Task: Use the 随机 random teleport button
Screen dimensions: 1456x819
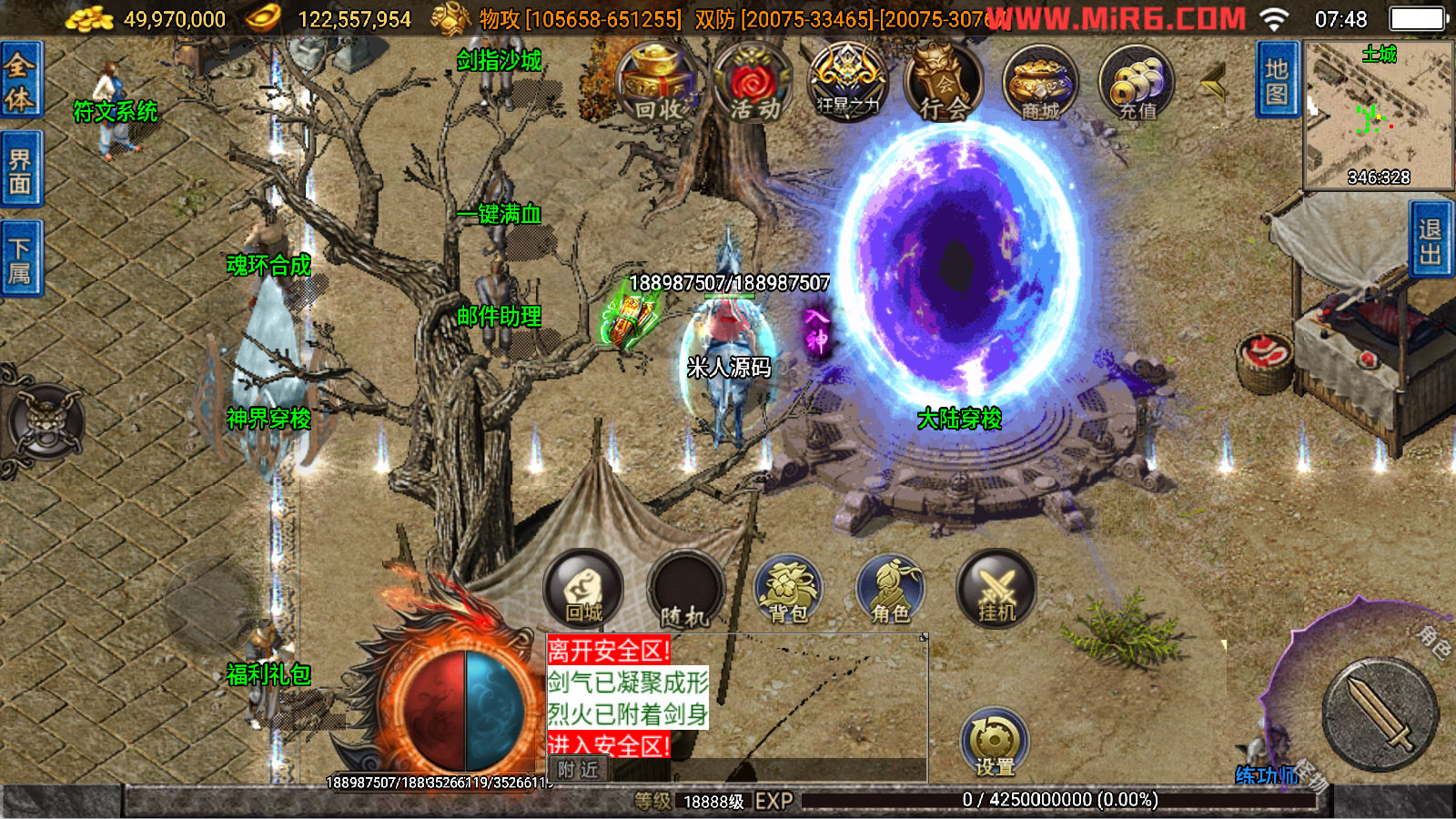Action: pos(684,591)
